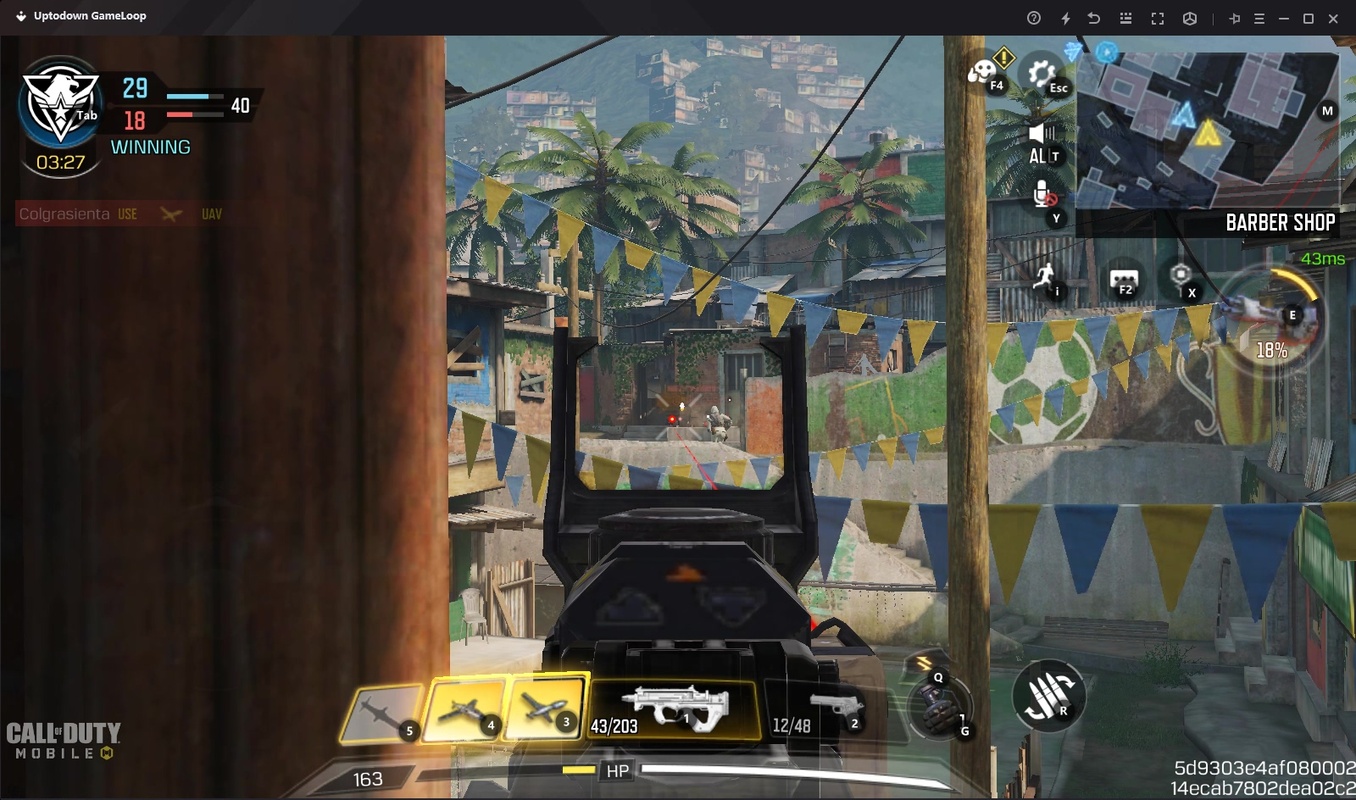
Task: Toggle the muted microphone icon
Action: 1042,194
